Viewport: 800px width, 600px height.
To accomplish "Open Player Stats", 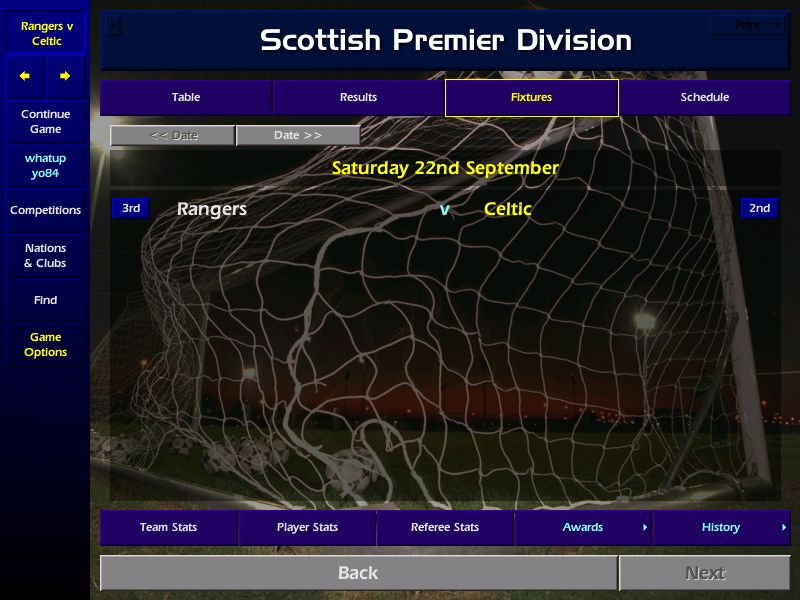I will [307, 527].
